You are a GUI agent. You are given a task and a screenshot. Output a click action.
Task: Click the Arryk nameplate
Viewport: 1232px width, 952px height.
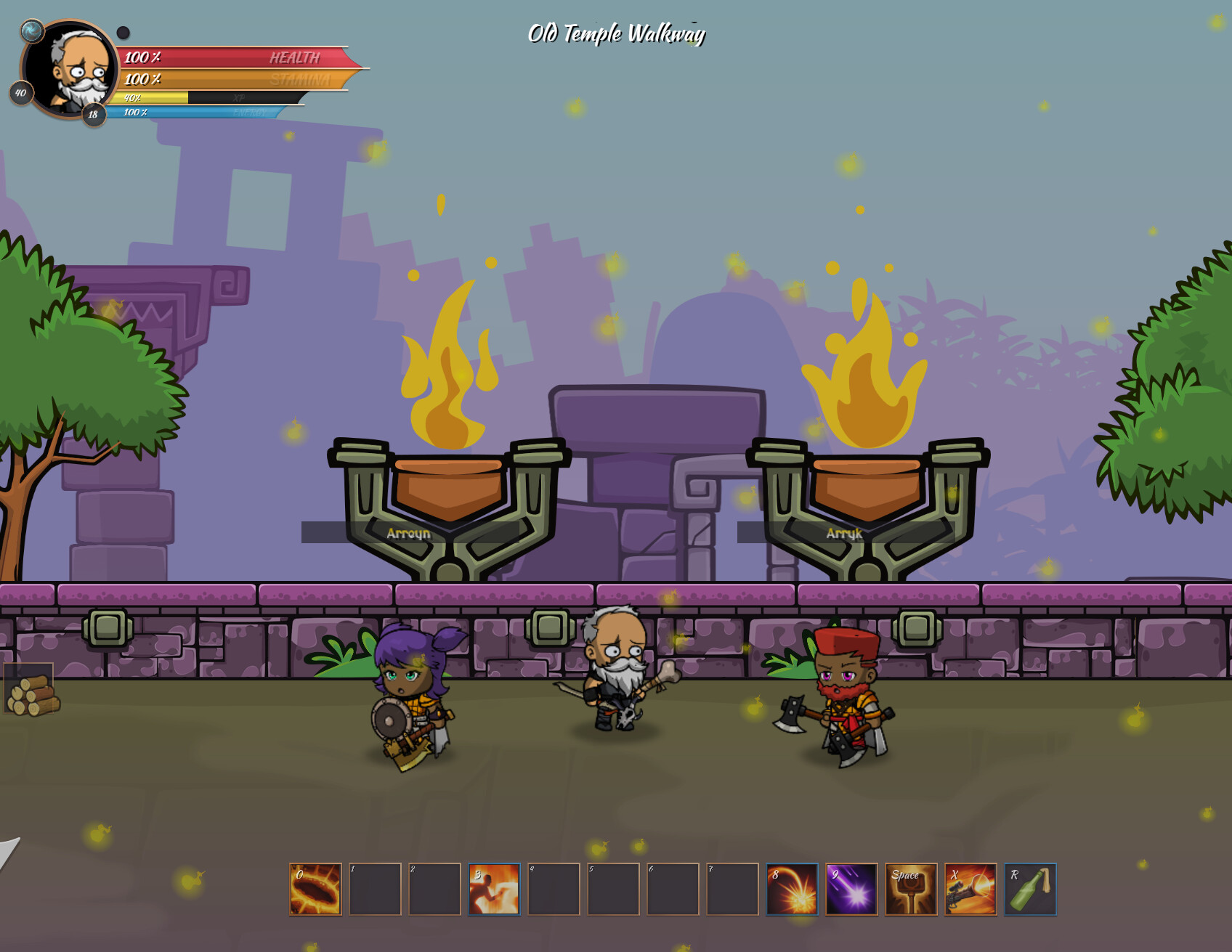pos(843,533)
